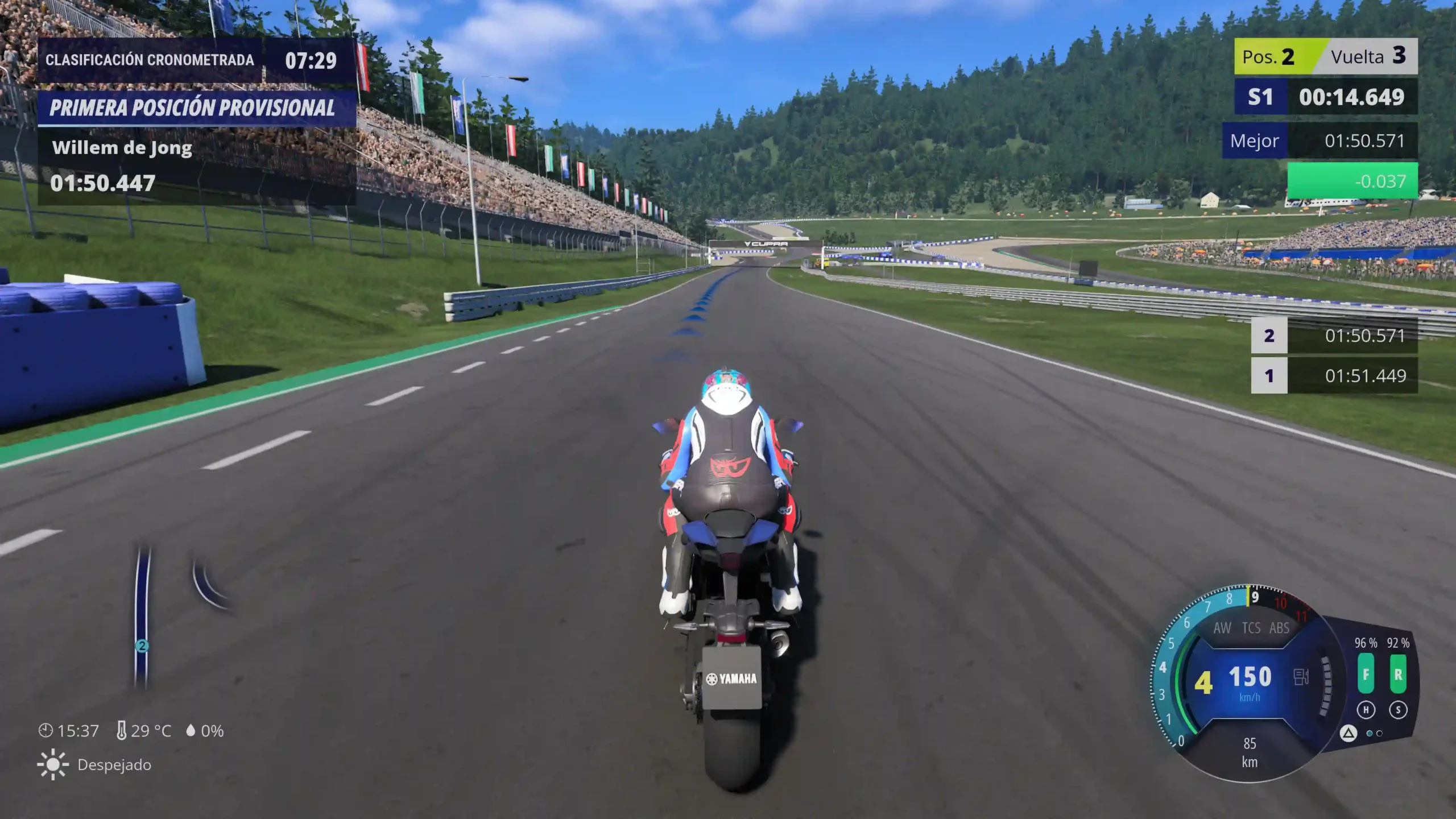Toggle the ABS indicator on the dash
This screenshot has width=1456, height=819.
(x=1279, y=628)
